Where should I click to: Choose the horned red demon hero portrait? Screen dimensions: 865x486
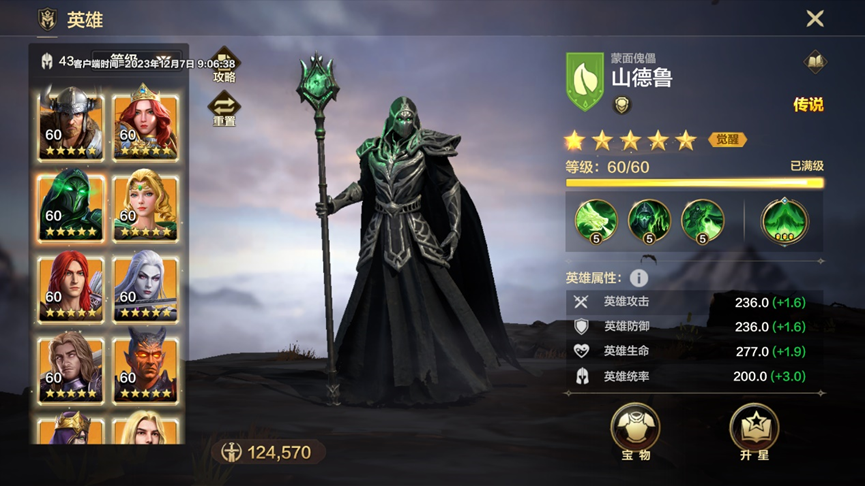click(145, 368)
